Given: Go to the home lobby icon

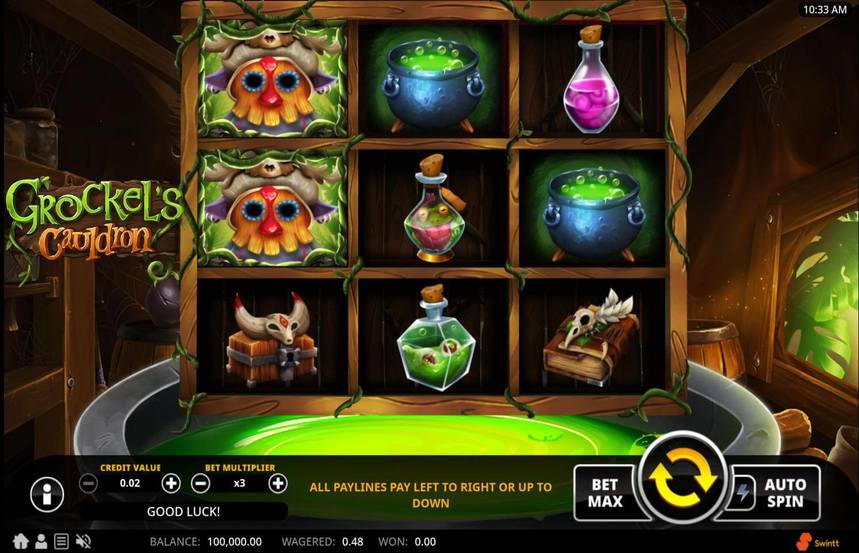Looking at the screenshot, I should coord(20,541).
